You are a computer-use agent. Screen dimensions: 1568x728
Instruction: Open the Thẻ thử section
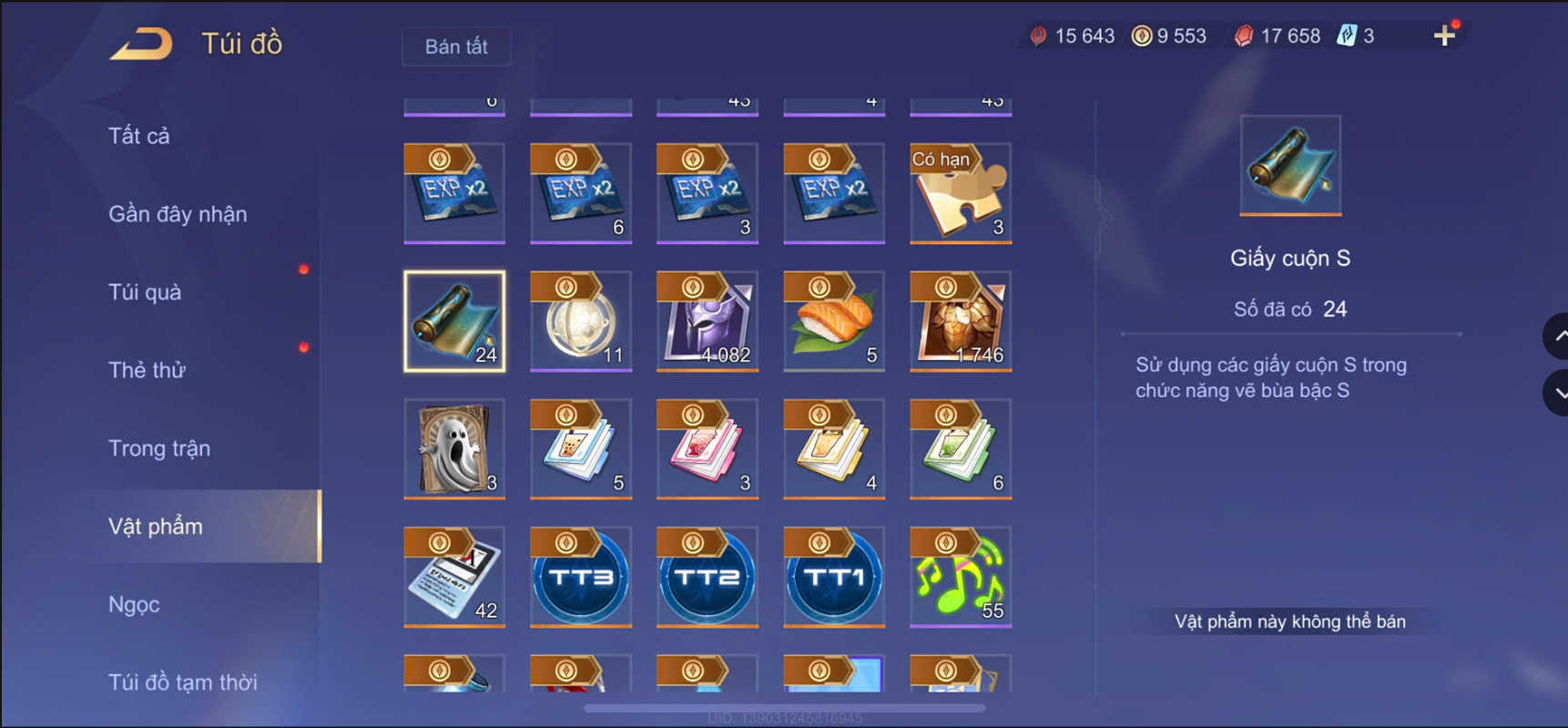click(x=147, y=370)
